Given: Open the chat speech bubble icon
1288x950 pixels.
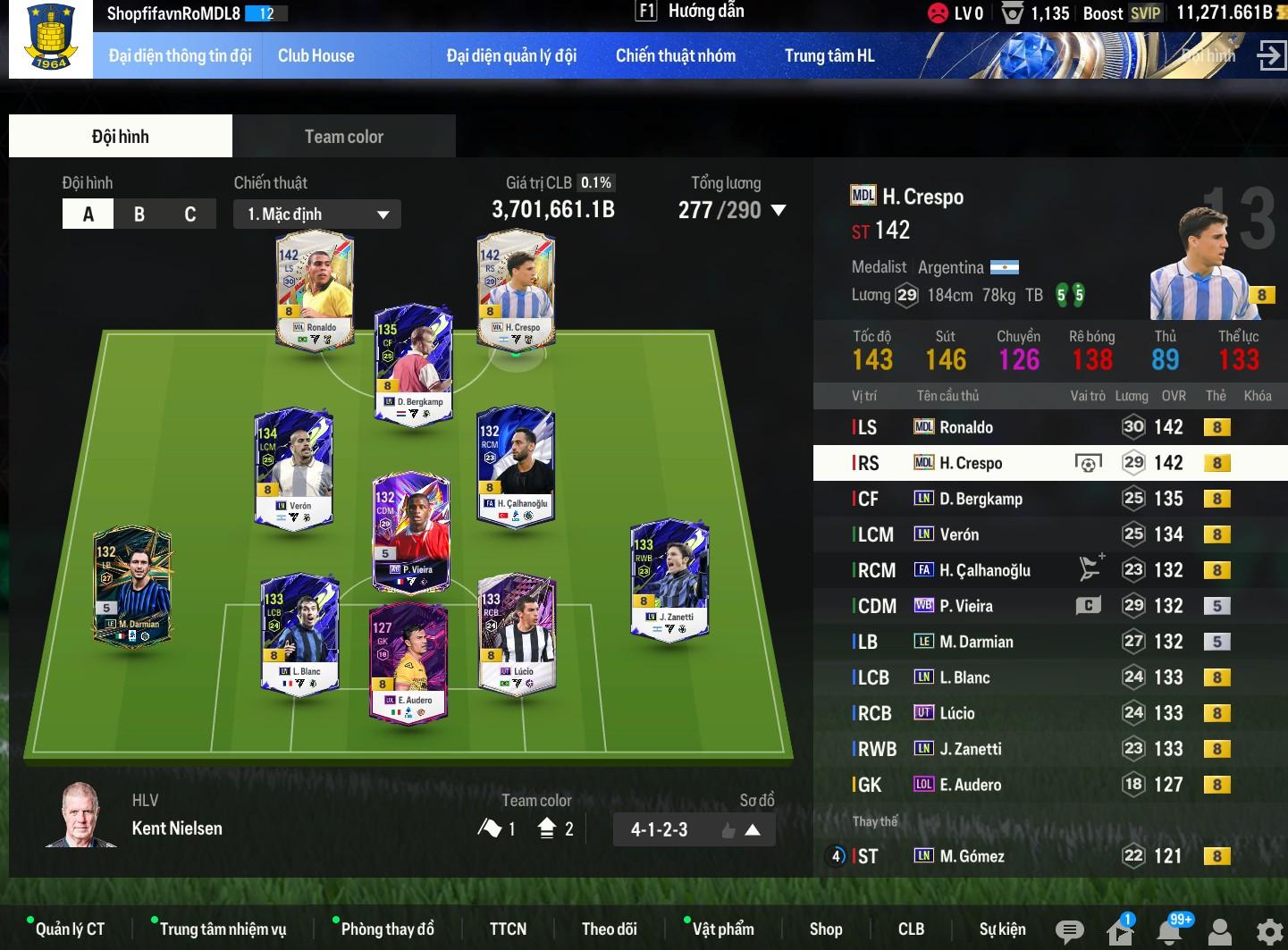Looking at the screenshot, I should click(x=1069, y=931).
